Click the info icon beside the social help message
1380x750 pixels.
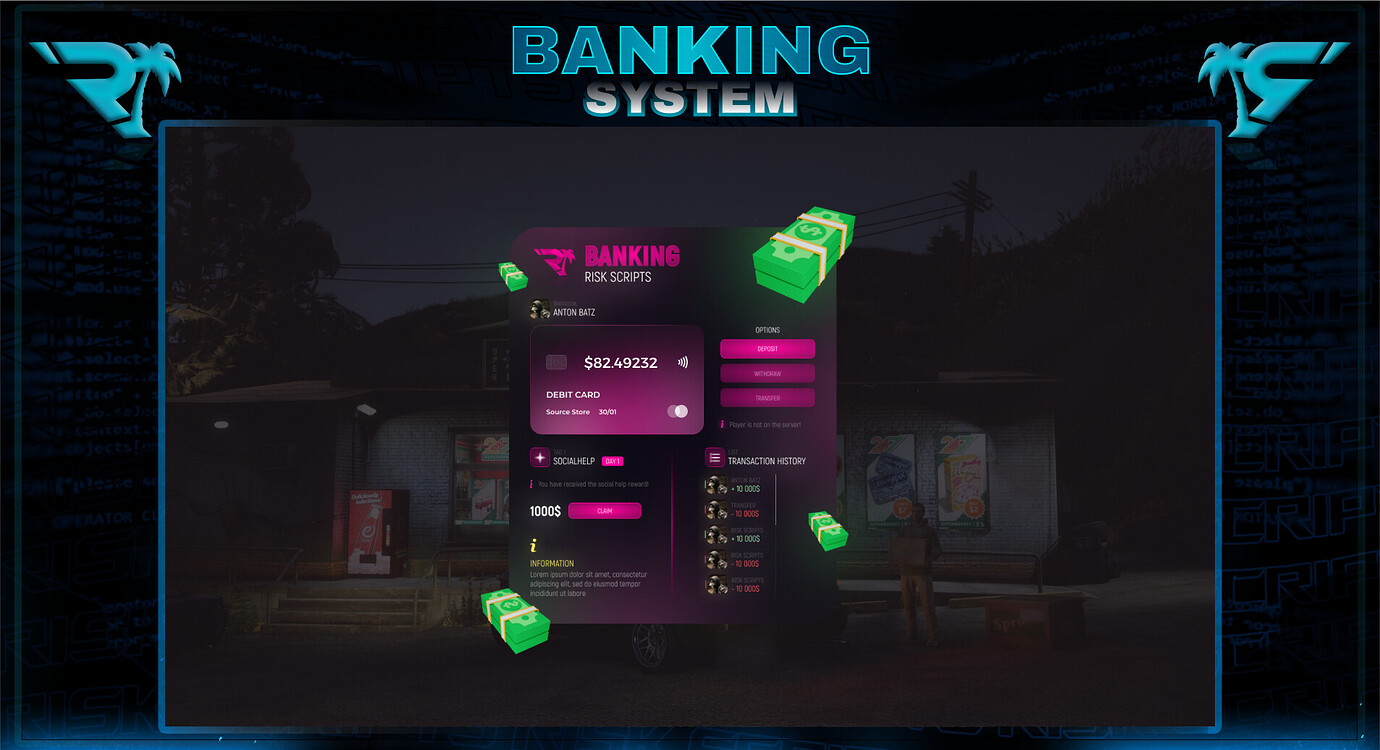tap(531, 485)
